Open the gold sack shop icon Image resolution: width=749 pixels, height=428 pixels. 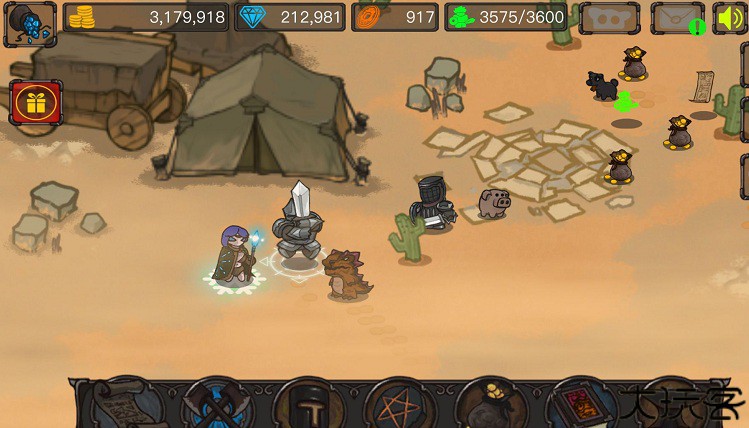pyautogui.click(x=490, y=405)
